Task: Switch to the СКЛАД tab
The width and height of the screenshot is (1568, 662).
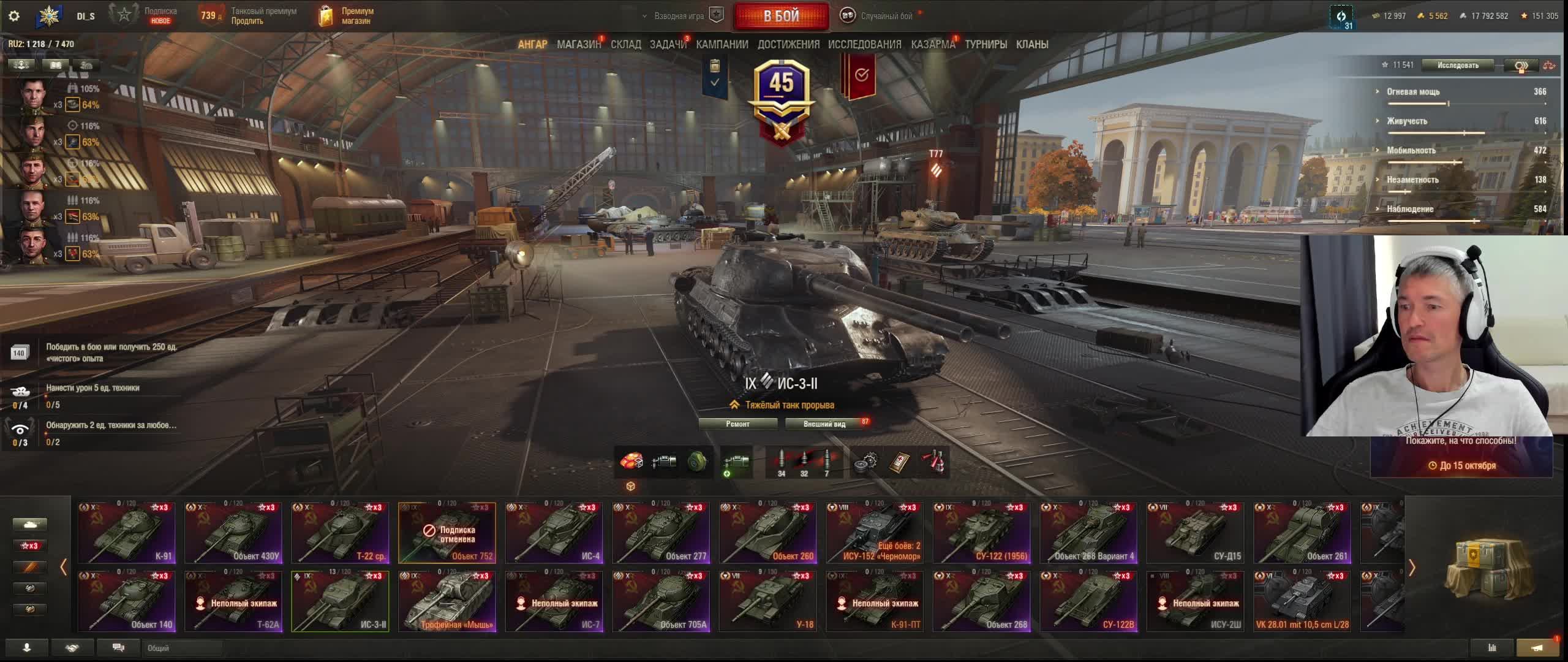Action: [625, 44]
